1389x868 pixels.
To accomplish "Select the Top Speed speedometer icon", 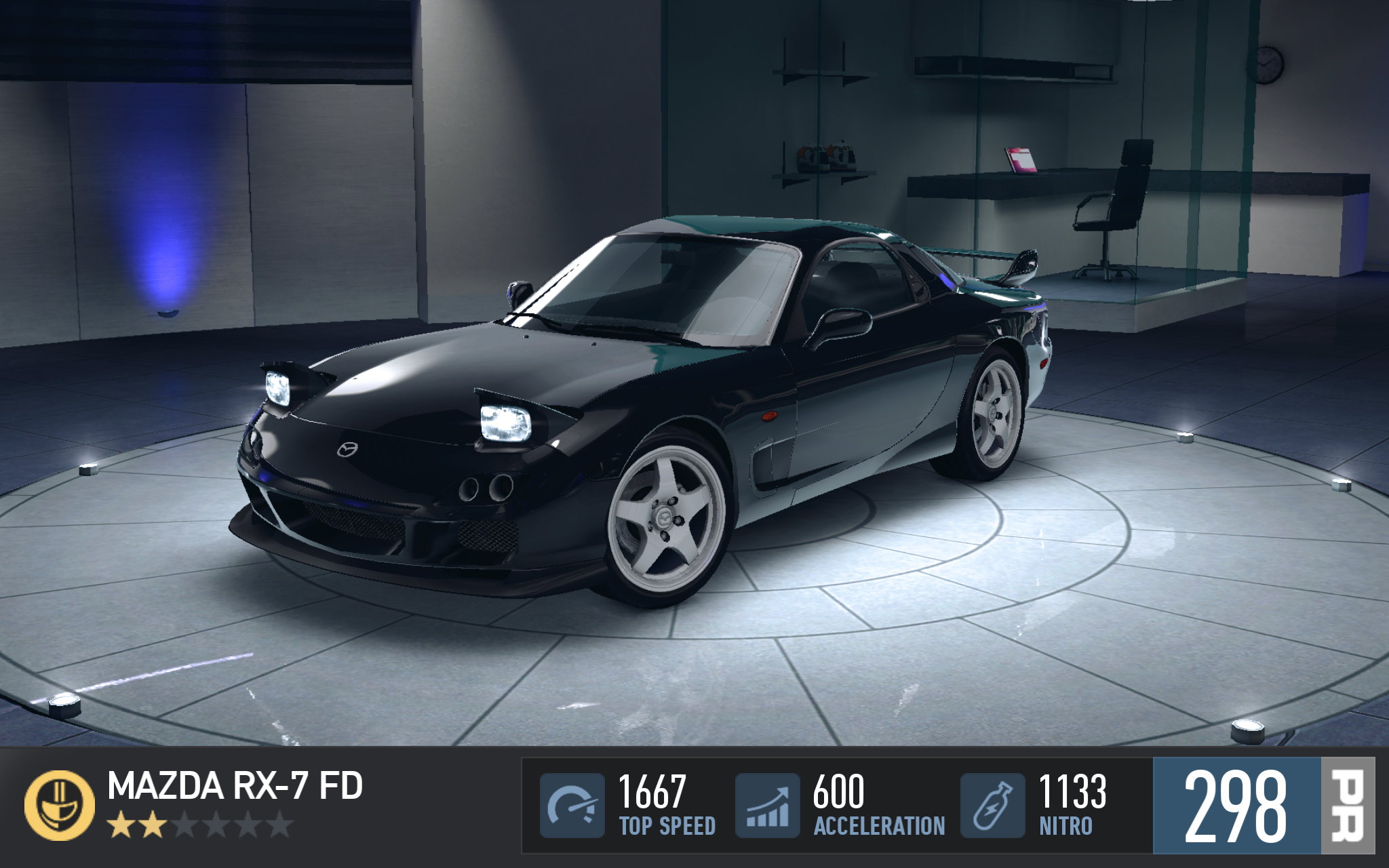I will pos(572,805).
